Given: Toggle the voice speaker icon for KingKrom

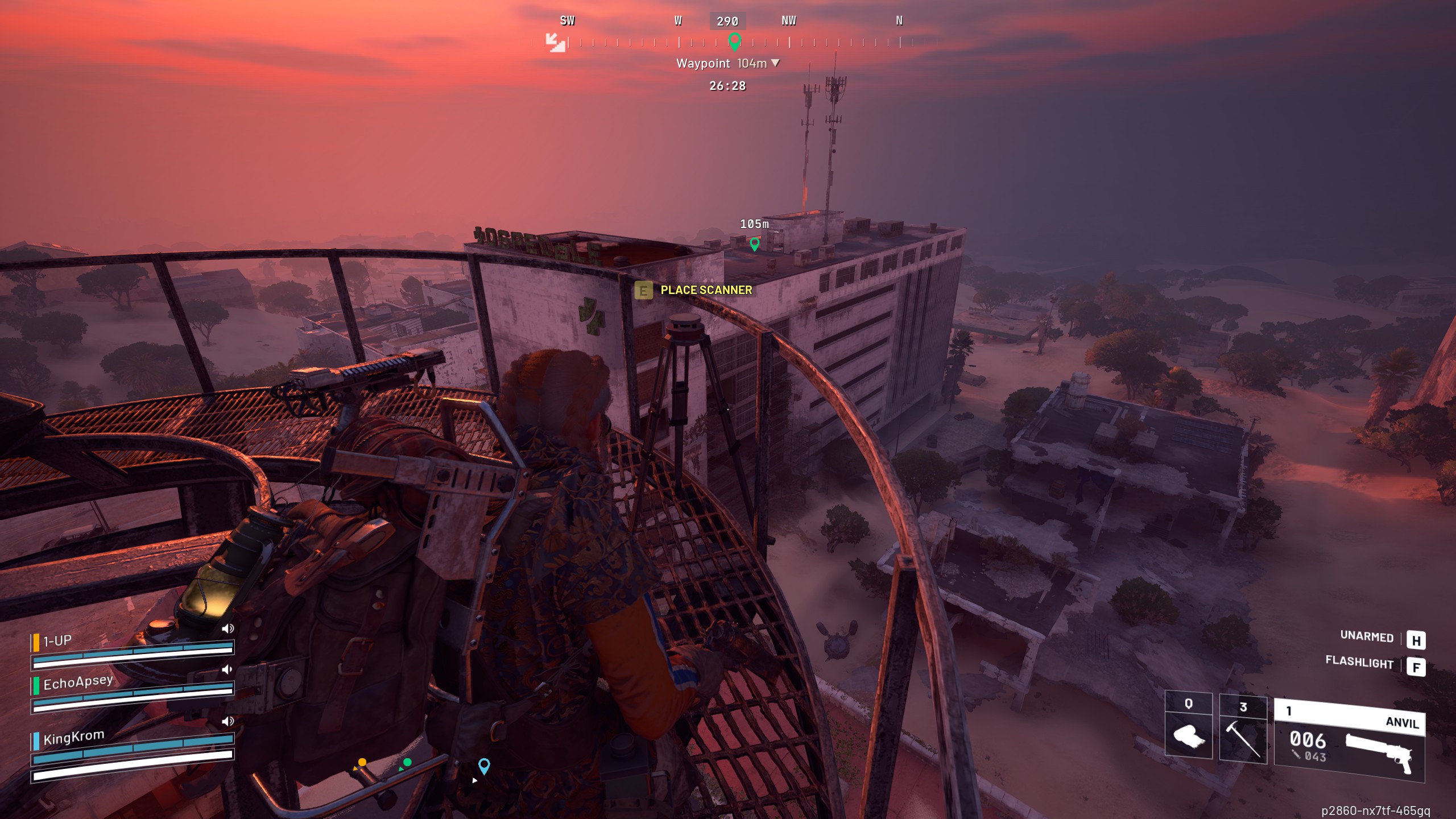Looking at the screenshot, I should pos(227,721).
